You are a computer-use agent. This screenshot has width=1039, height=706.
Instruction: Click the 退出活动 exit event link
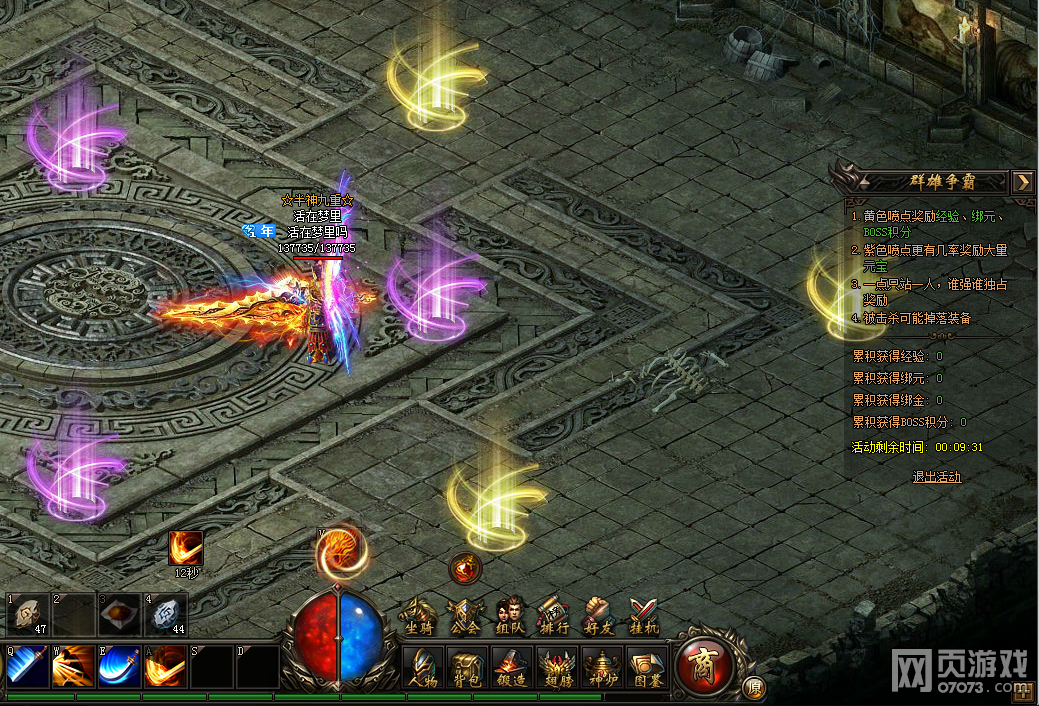[x=937, y=477]
